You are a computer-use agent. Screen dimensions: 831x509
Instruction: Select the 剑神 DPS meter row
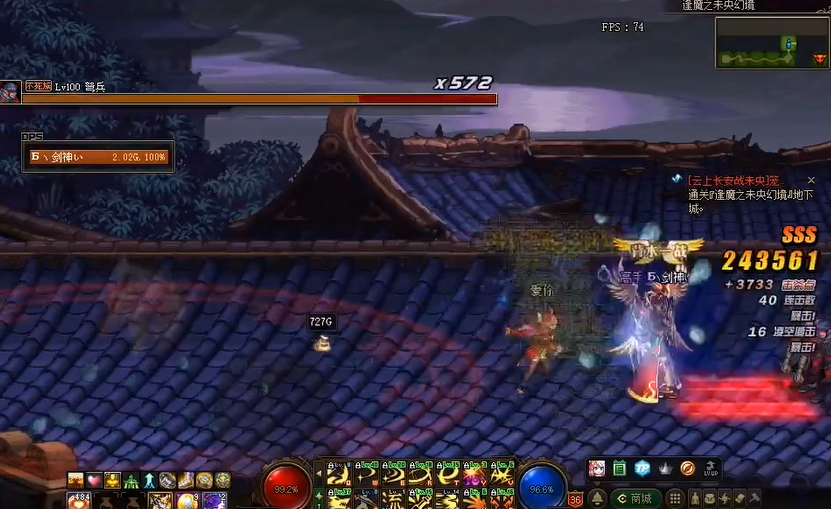pyautogui.click(x=98, y=157)
